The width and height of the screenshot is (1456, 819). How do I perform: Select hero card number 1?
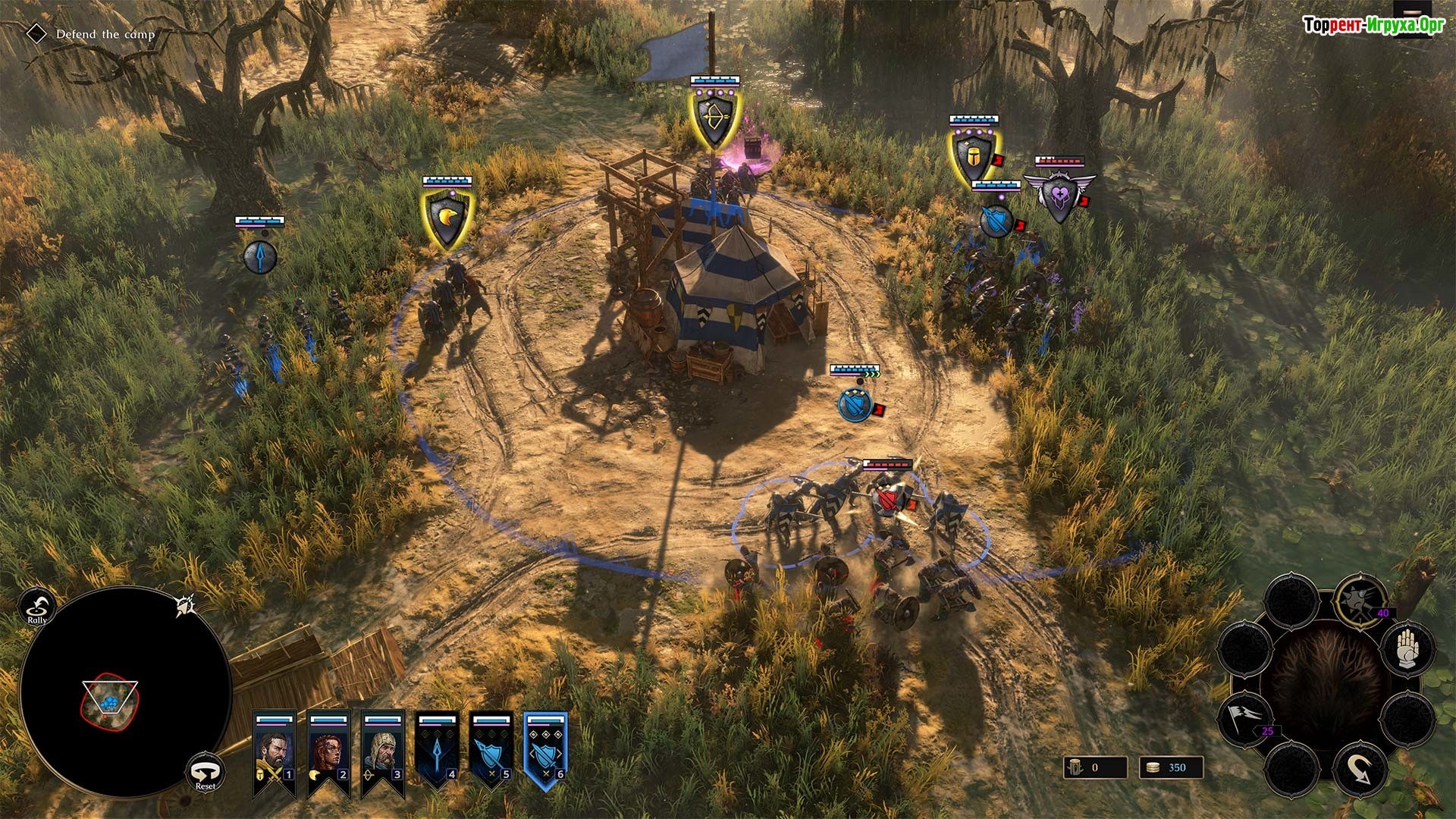click(x=274, y=751)
